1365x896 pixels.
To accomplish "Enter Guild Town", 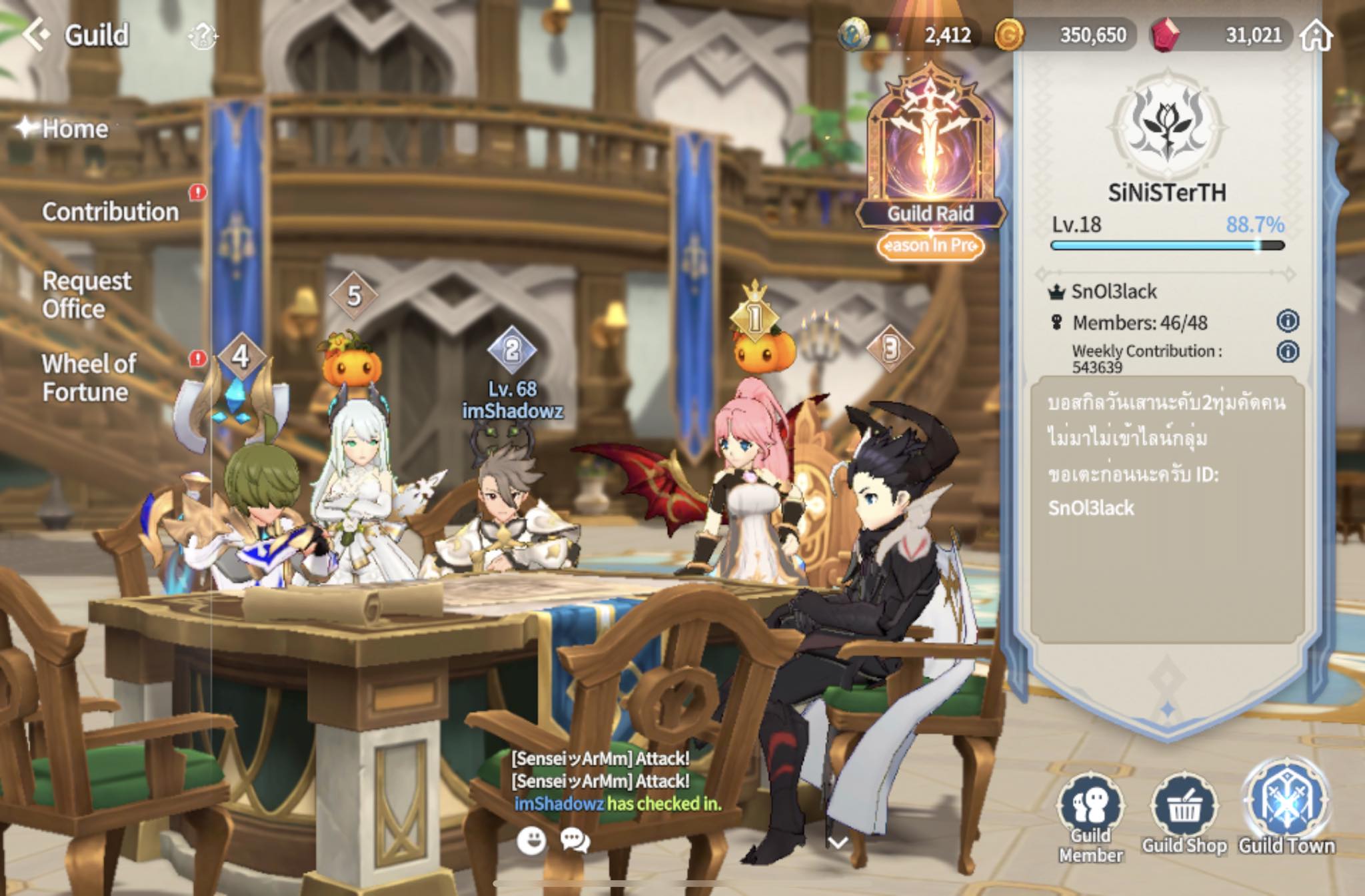I will (1286, 807).
